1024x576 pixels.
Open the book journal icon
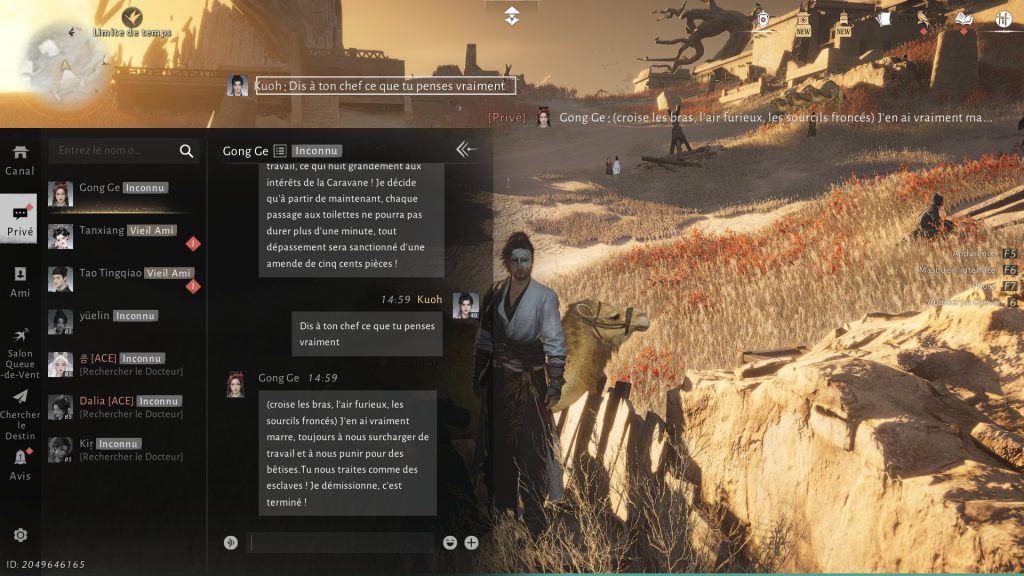pos(963,19)
